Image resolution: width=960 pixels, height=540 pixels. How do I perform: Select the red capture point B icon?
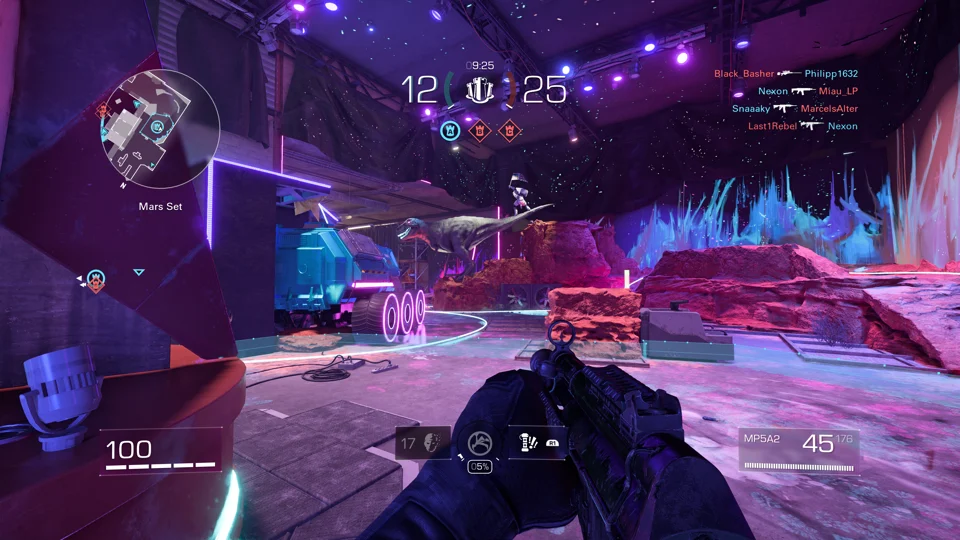(479, 130)
